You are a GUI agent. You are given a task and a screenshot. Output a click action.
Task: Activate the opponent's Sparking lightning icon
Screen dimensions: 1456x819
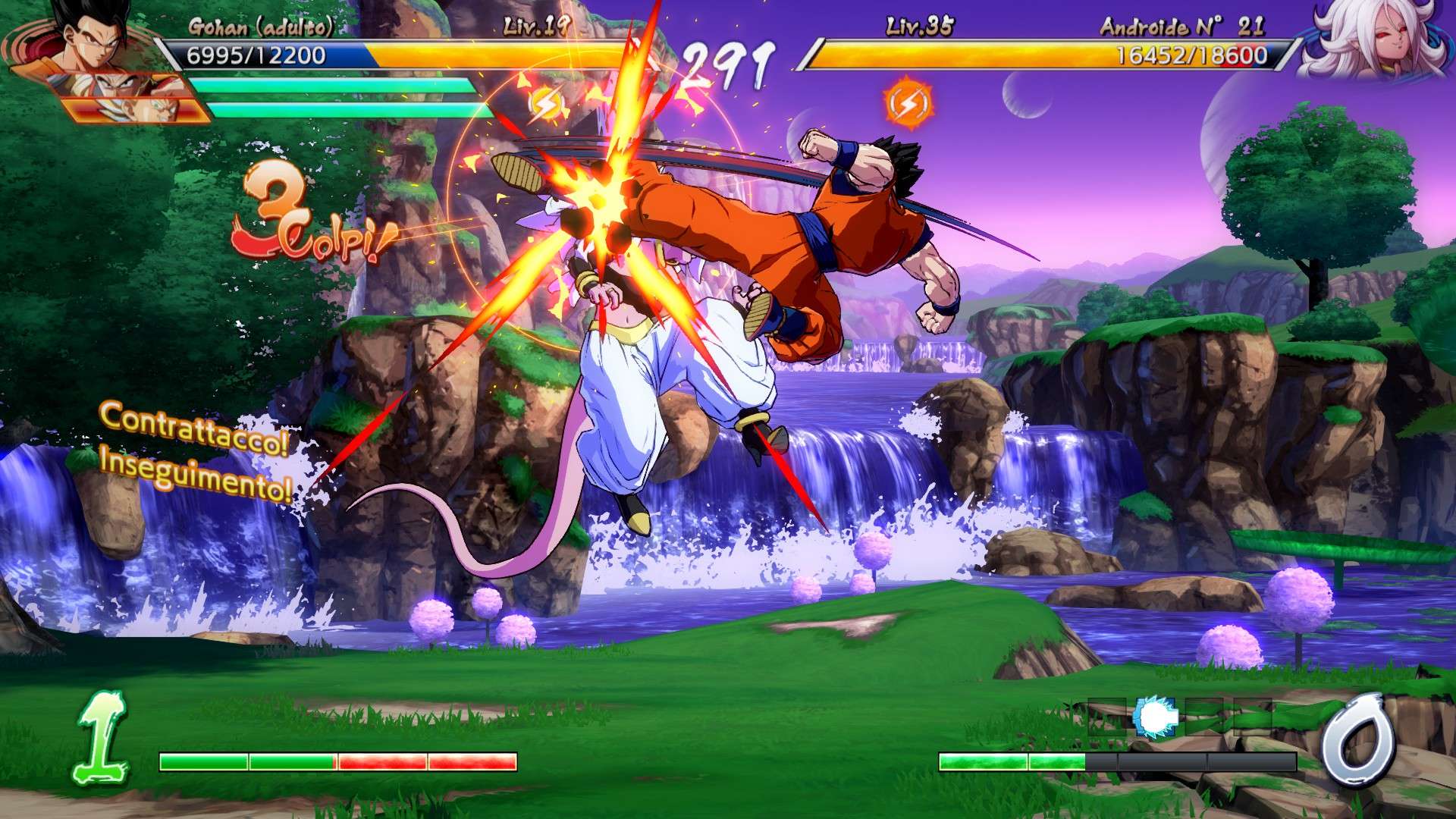[x=907, y=103]
